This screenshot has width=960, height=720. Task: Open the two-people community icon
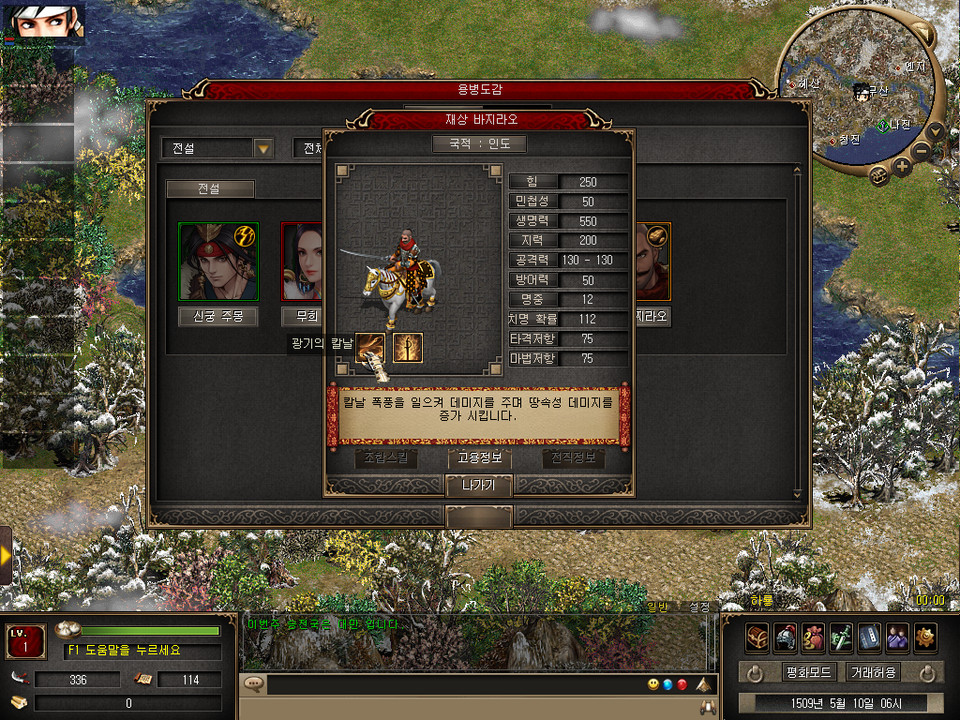[x=898, y=636]
